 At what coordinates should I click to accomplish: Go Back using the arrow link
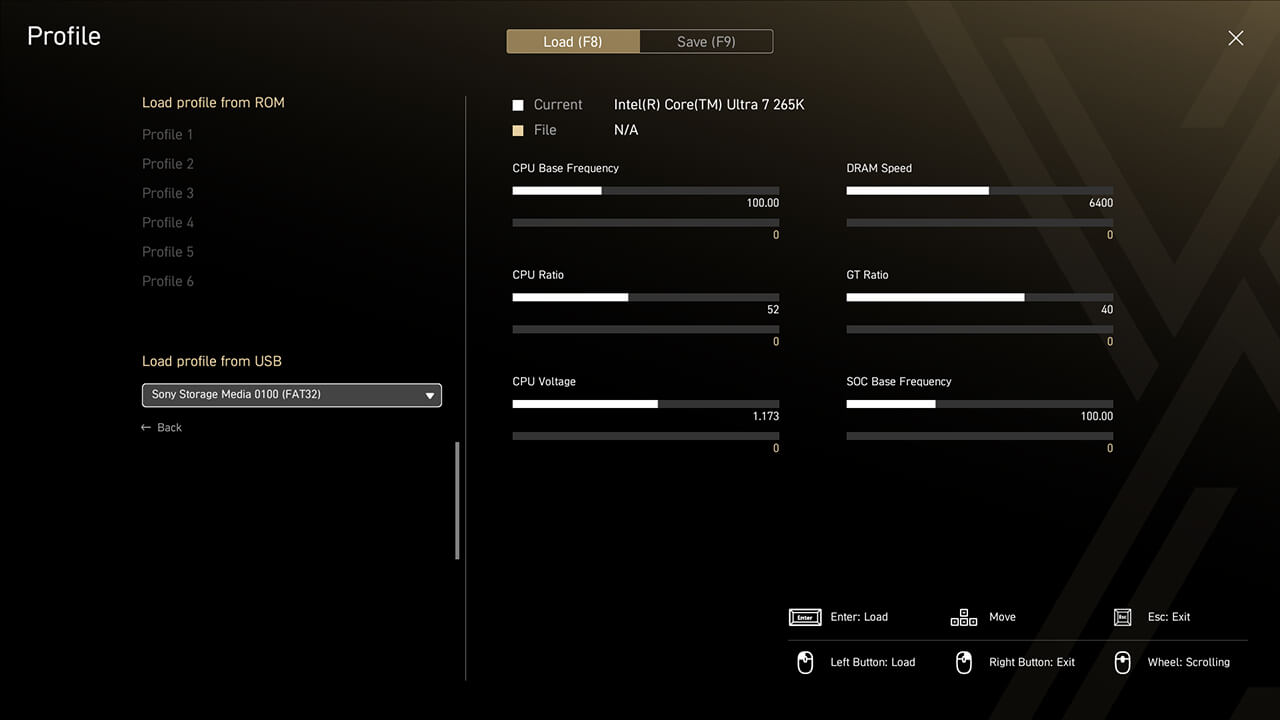click(x=162, y=428)
